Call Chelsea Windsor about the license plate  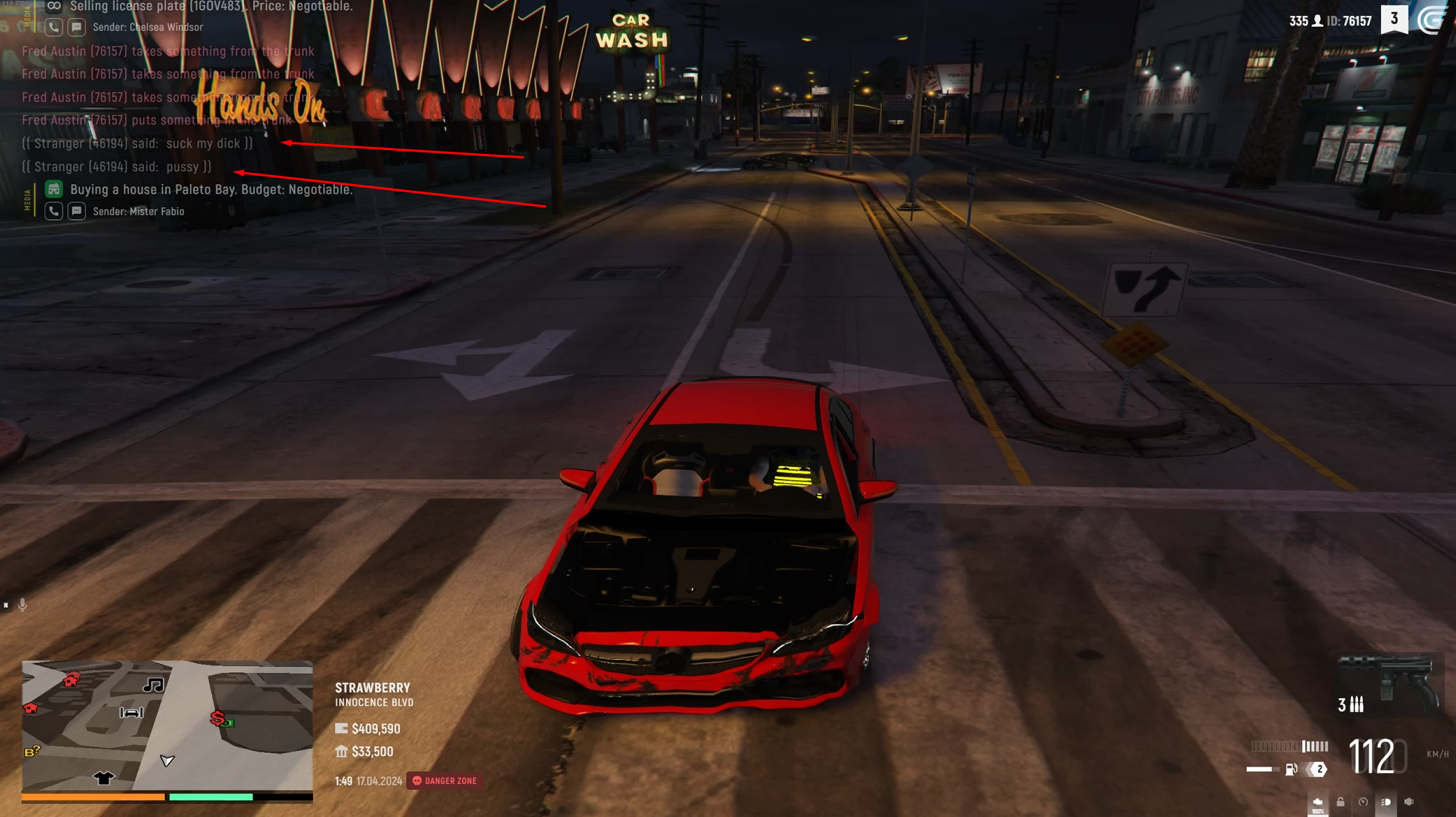coord(54,27)
